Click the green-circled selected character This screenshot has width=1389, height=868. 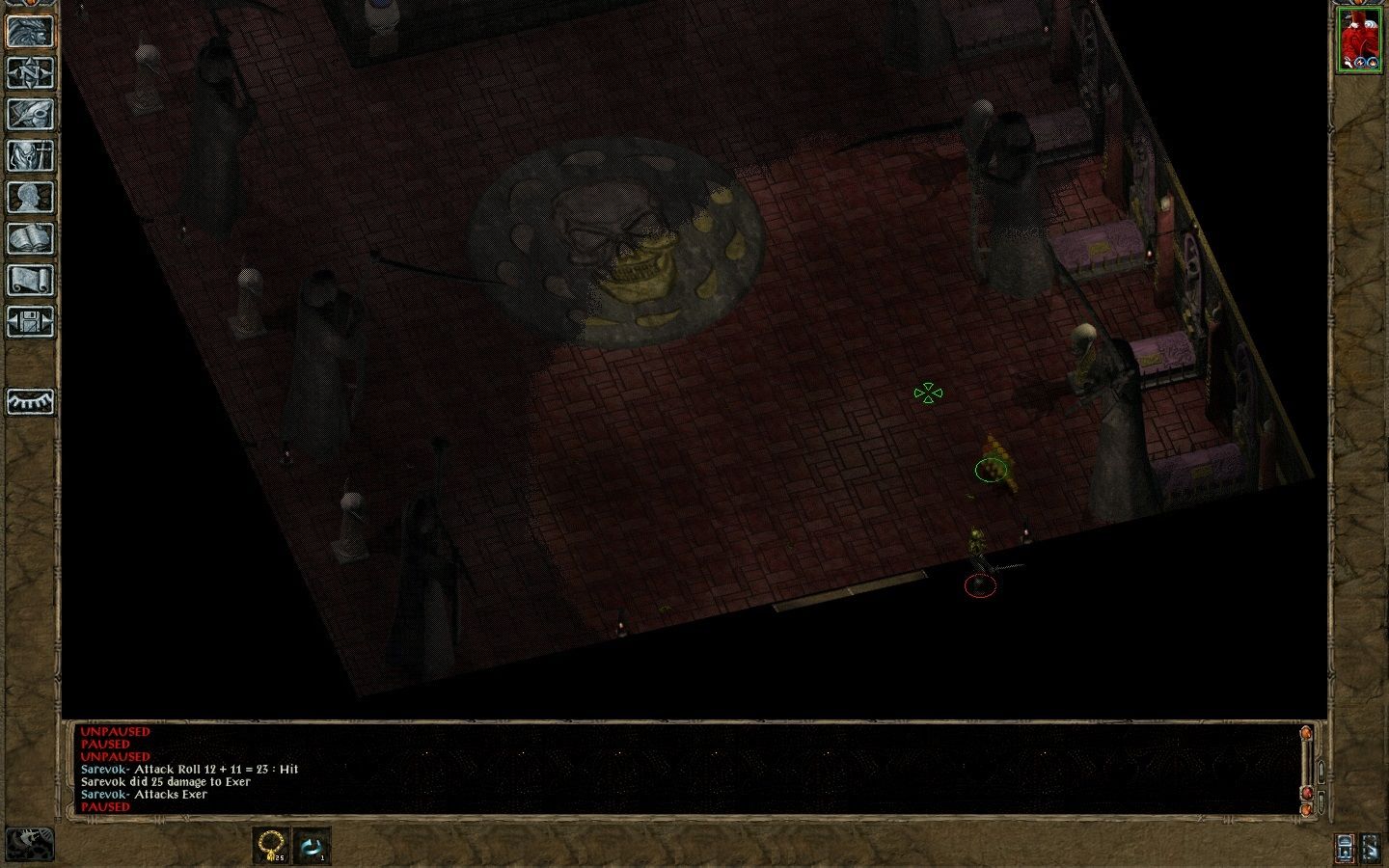pos(992,470)
